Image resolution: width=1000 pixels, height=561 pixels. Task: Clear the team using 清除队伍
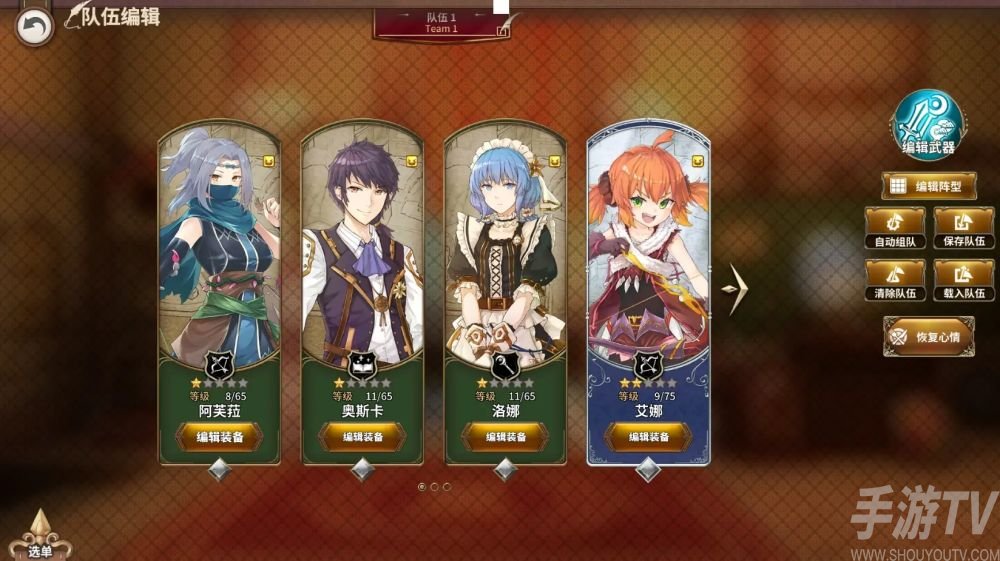click(x=894, y=280)
